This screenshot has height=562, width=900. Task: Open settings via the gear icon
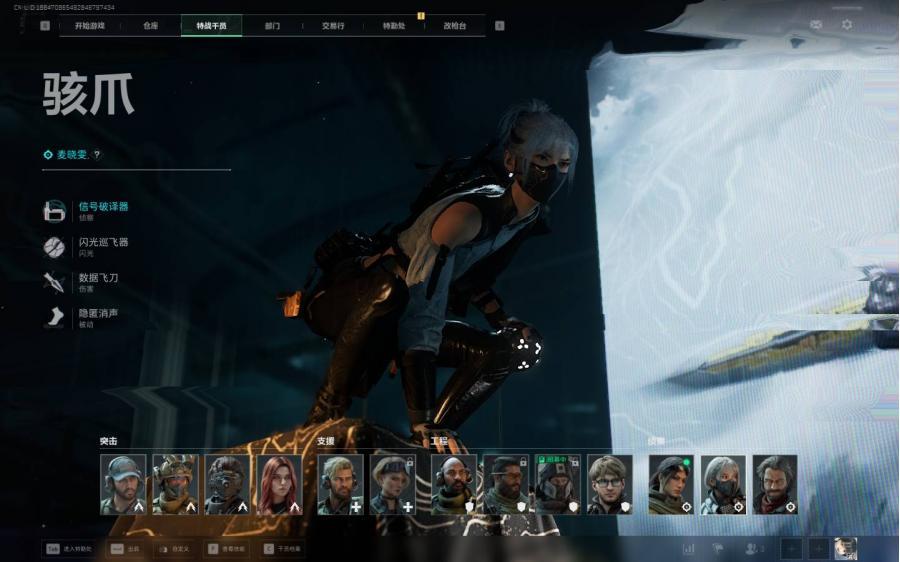(847, 24)
